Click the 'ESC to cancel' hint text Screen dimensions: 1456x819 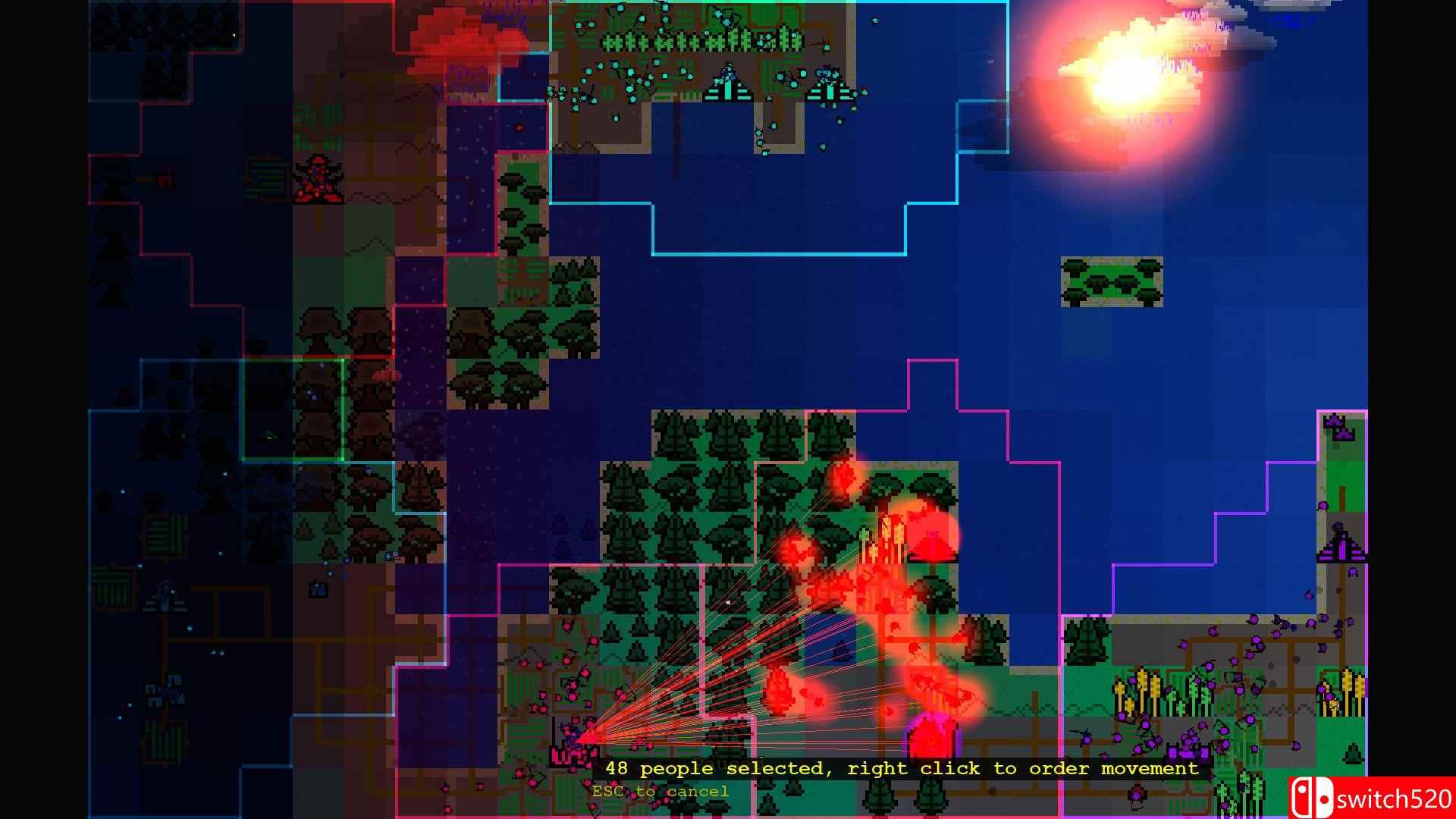point(660,790)
